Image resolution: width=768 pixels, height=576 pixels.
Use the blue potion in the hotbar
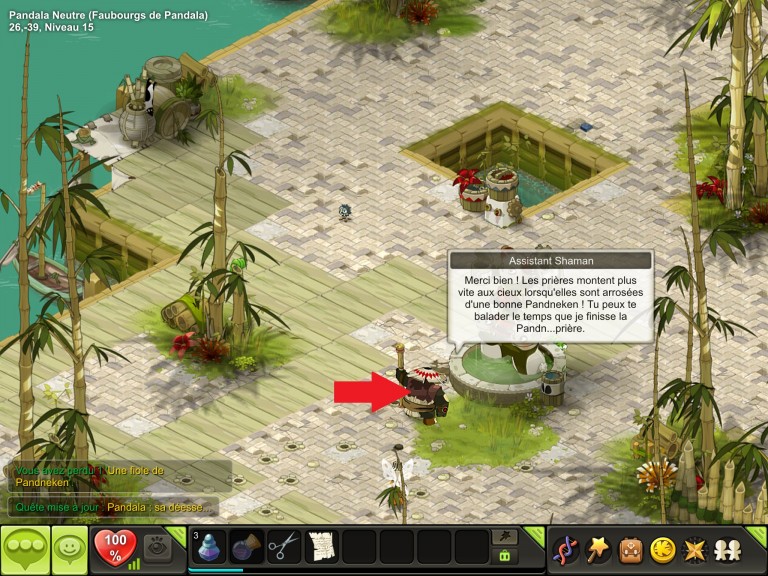(209, 548)
